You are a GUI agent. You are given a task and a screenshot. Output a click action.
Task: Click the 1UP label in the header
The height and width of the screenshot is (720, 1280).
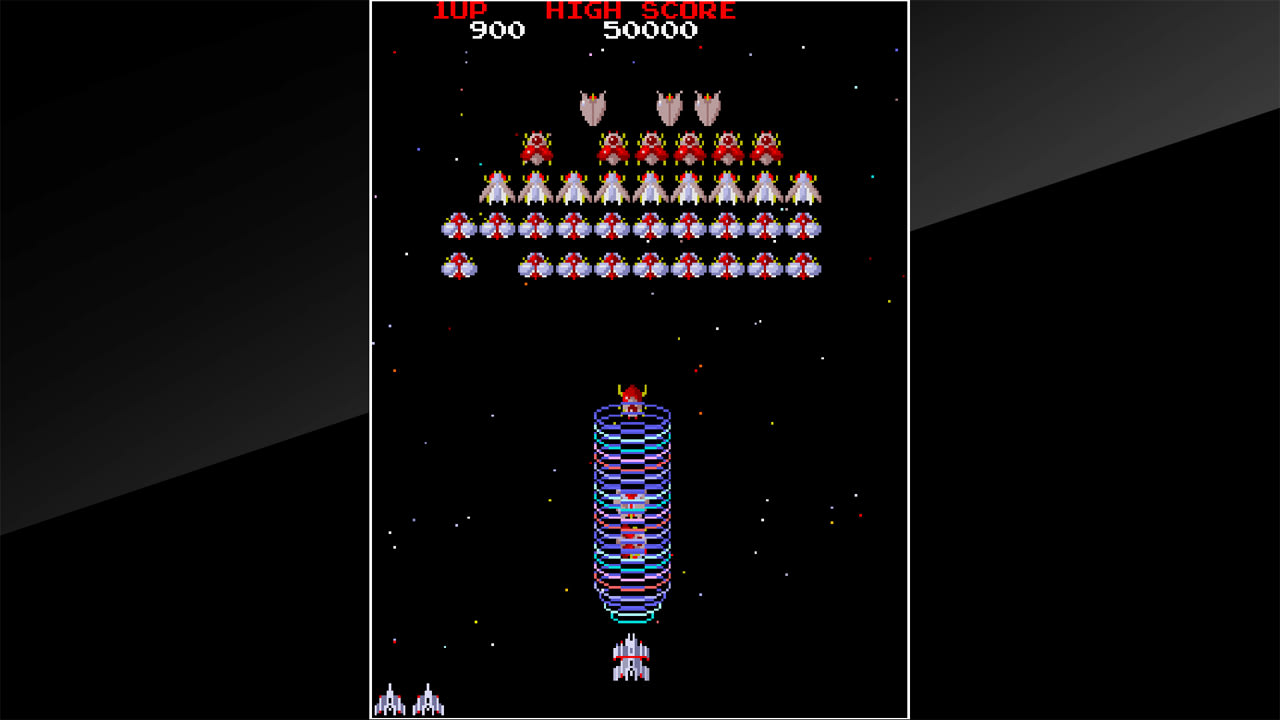pyautogui.click(x=460, y=11)
